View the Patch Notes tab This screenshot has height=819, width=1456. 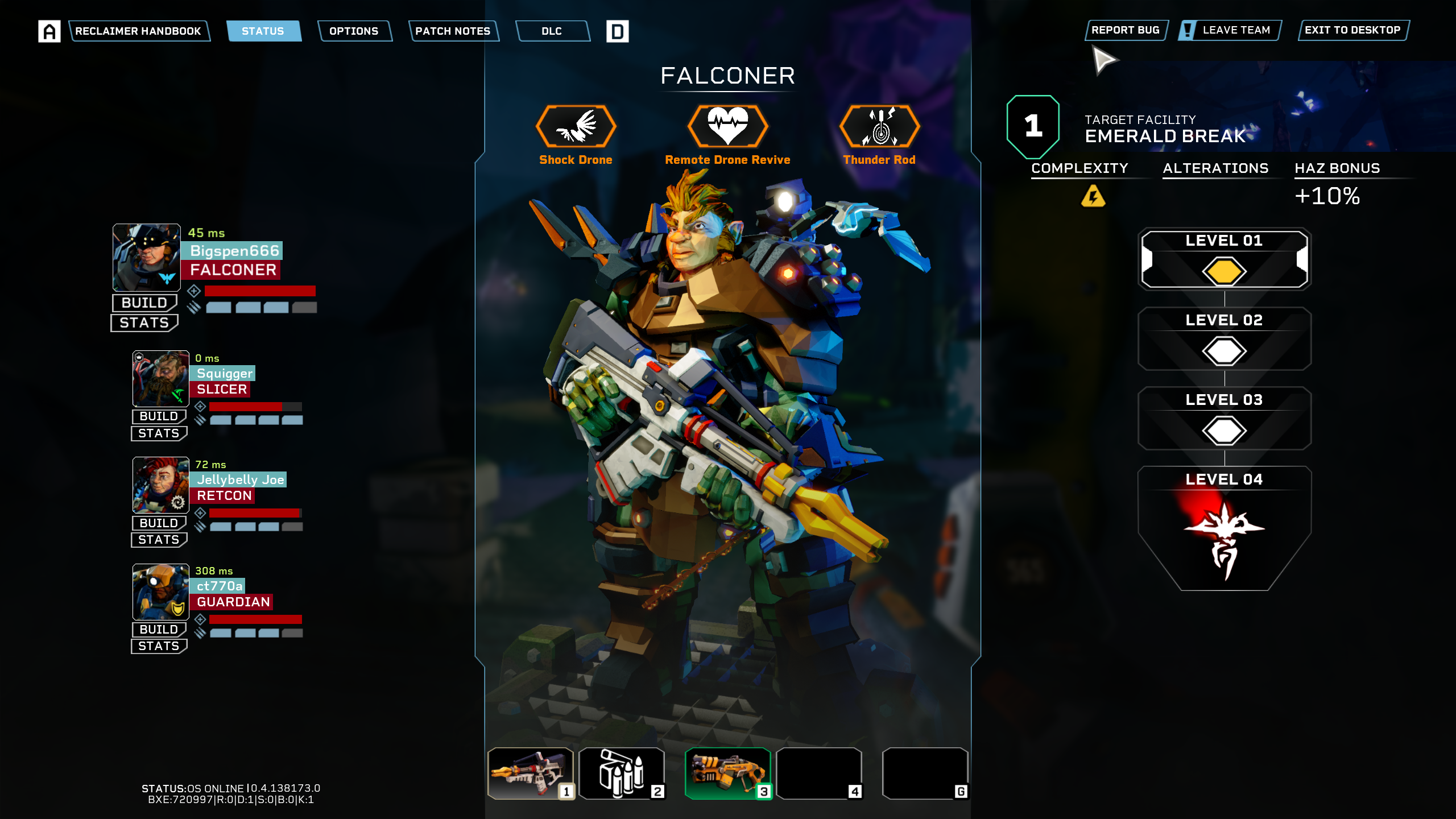453,31
